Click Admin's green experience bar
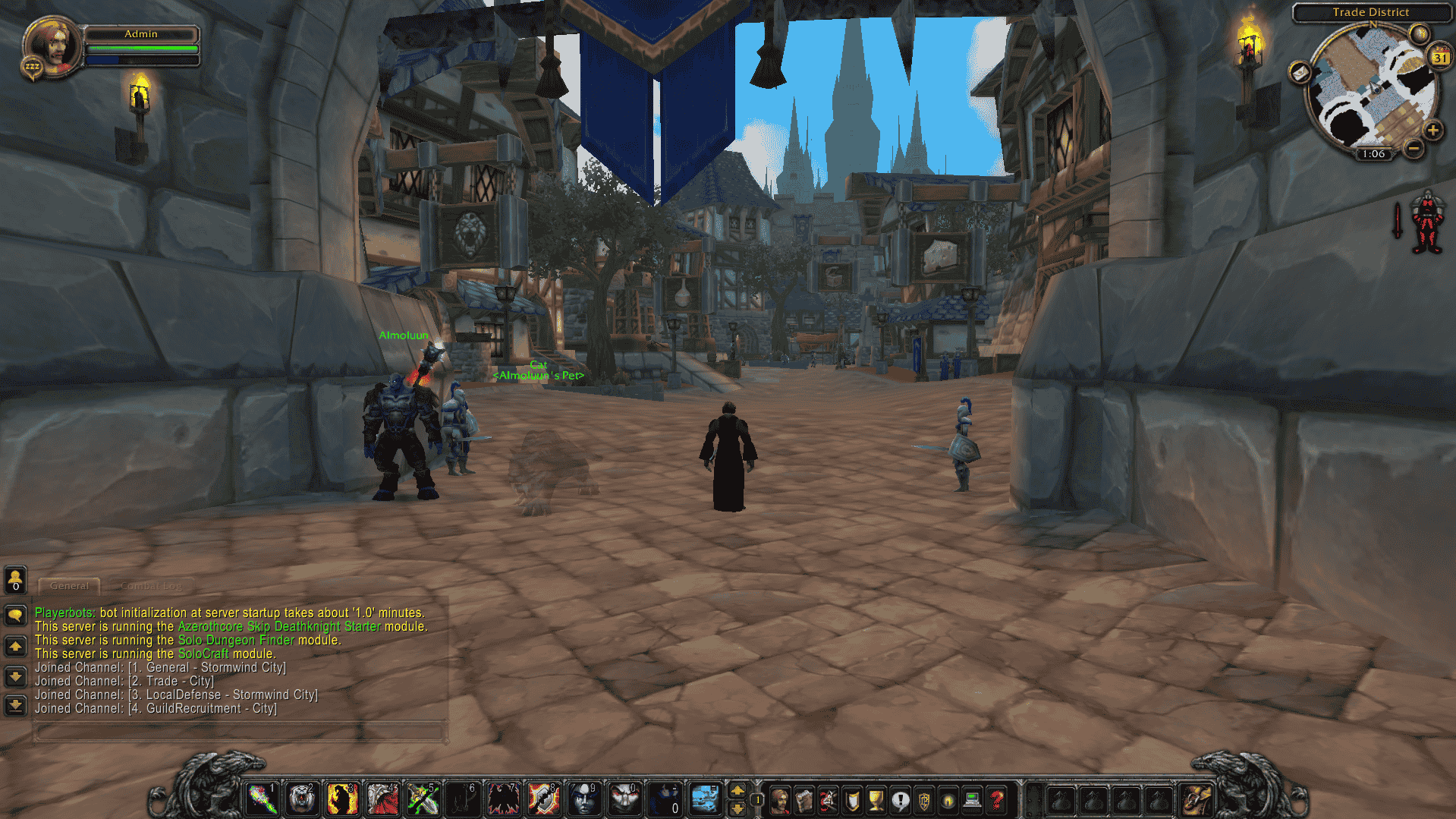1456x819 pixels. (141, 47)
